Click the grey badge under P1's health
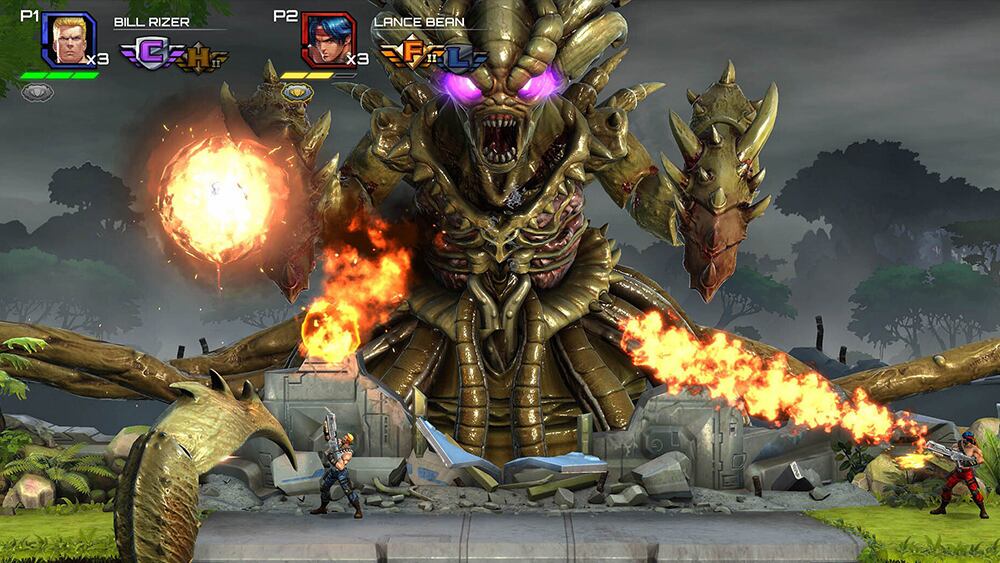1000x563 pixels. click(37, 92)
